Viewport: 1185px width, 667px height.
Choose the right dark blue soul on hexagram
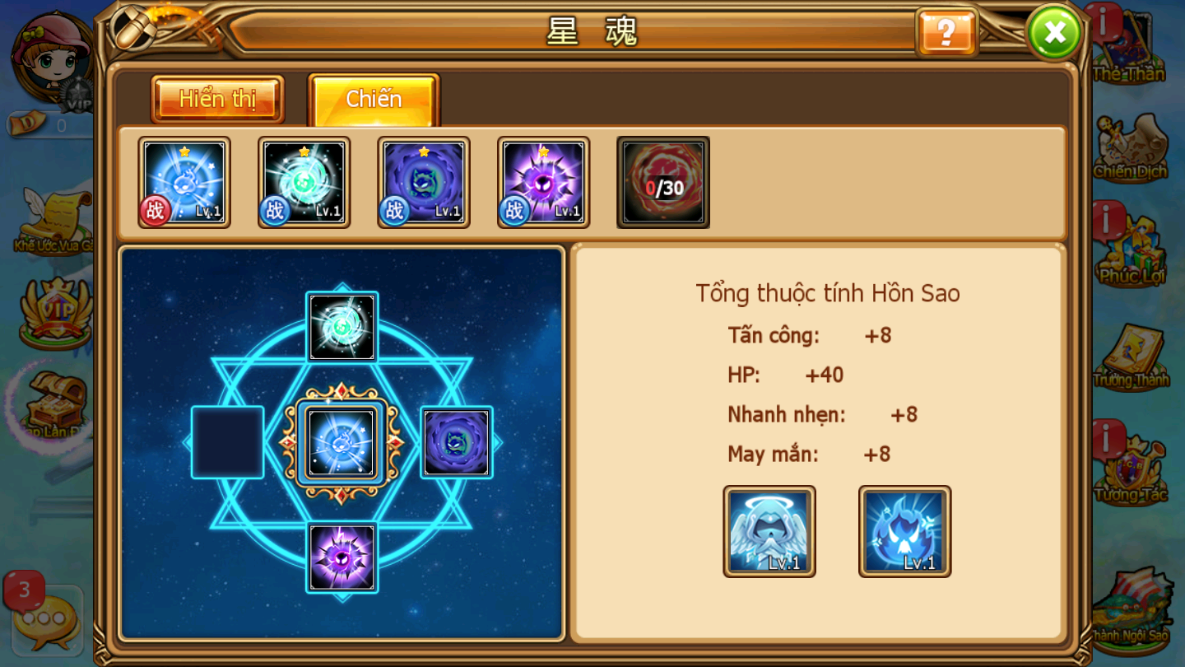[456, 442]
